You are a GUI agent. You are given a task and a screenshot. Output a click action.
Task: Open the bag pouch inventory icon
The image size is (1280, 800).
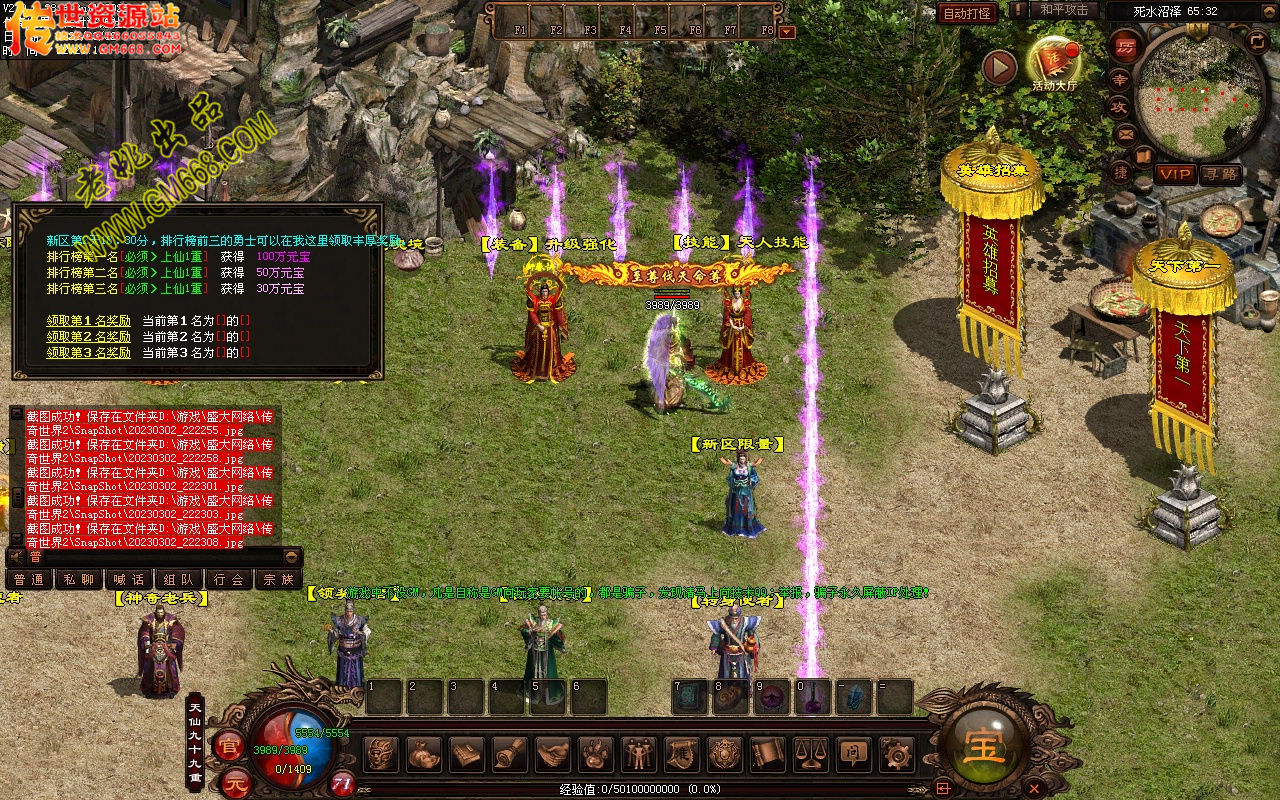[x=424, y=754]
